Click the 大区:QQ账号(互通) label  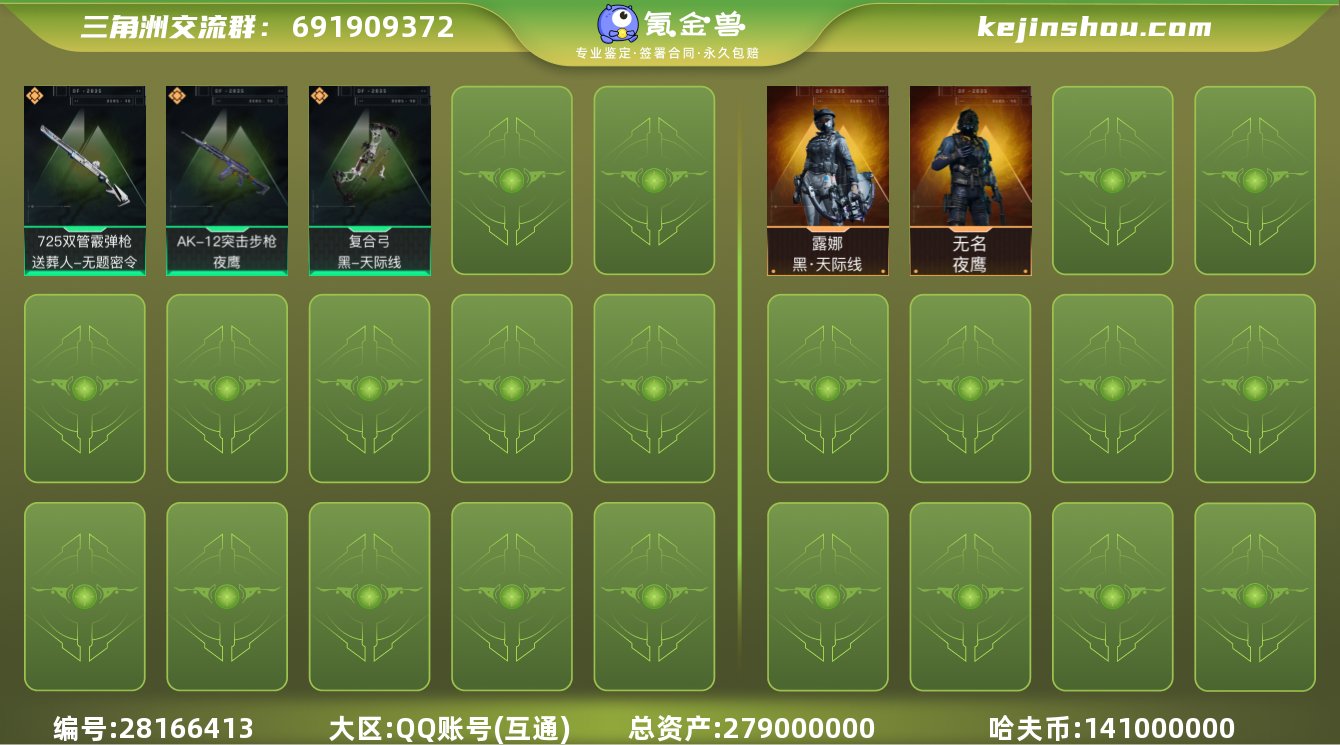pyautogui.click(x=450, y=728)
